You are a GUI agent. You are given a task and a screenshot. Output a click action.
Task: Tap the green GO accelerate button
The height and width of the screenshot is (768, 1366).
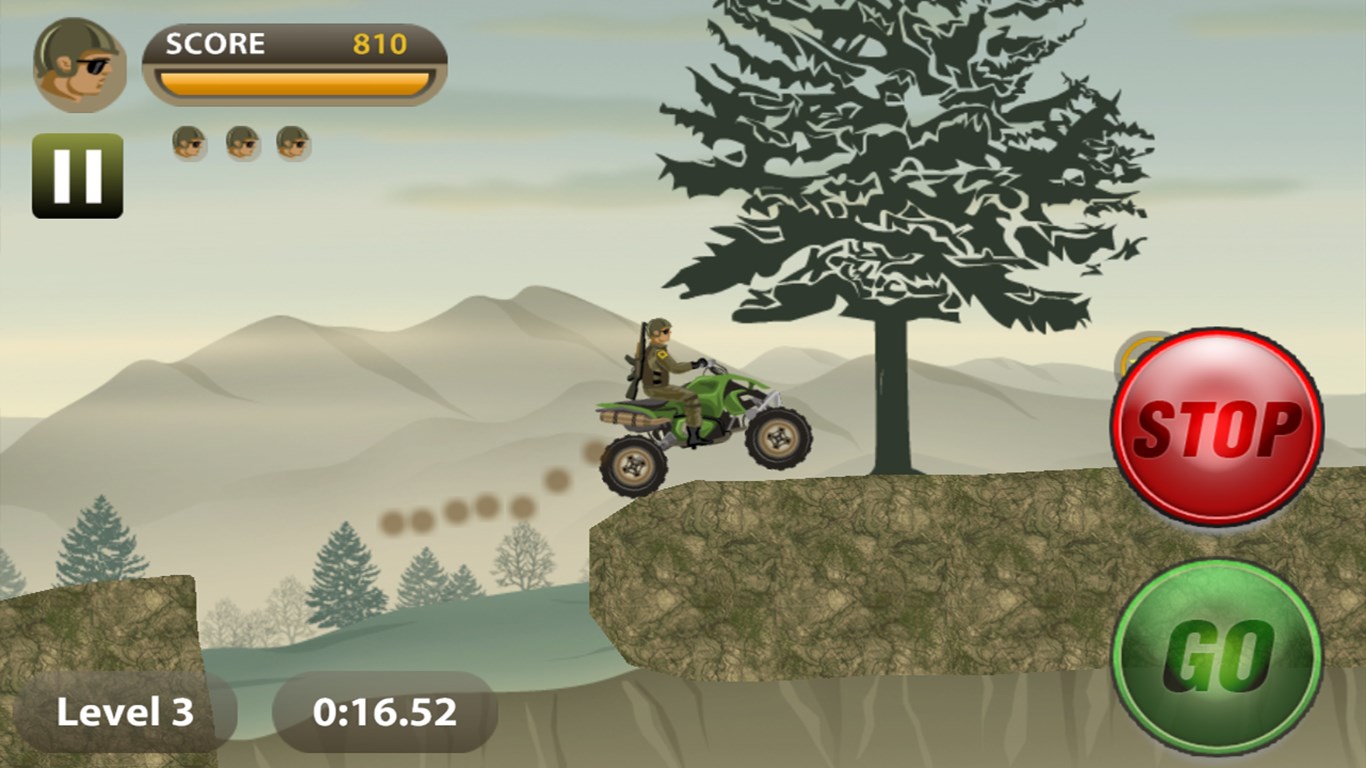click(x=1216, y=656)
